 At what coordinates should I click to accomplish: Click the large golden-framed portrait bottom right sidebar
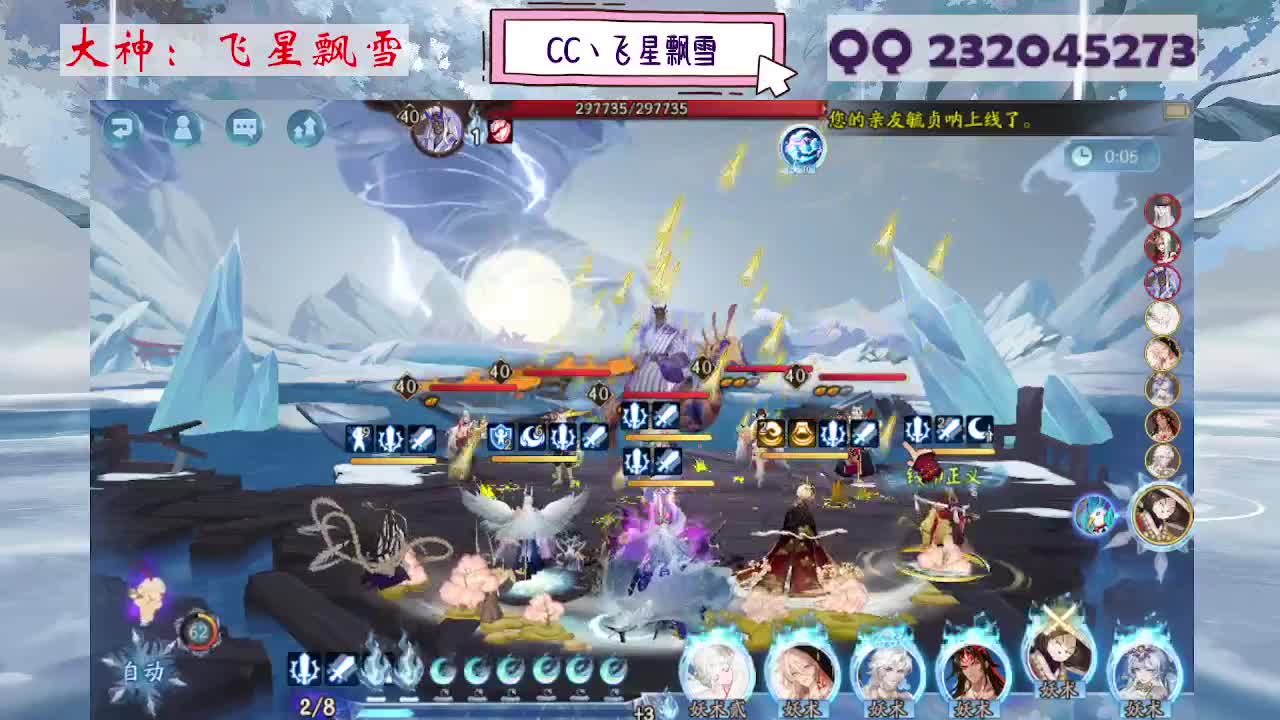tap(1163, 513)
